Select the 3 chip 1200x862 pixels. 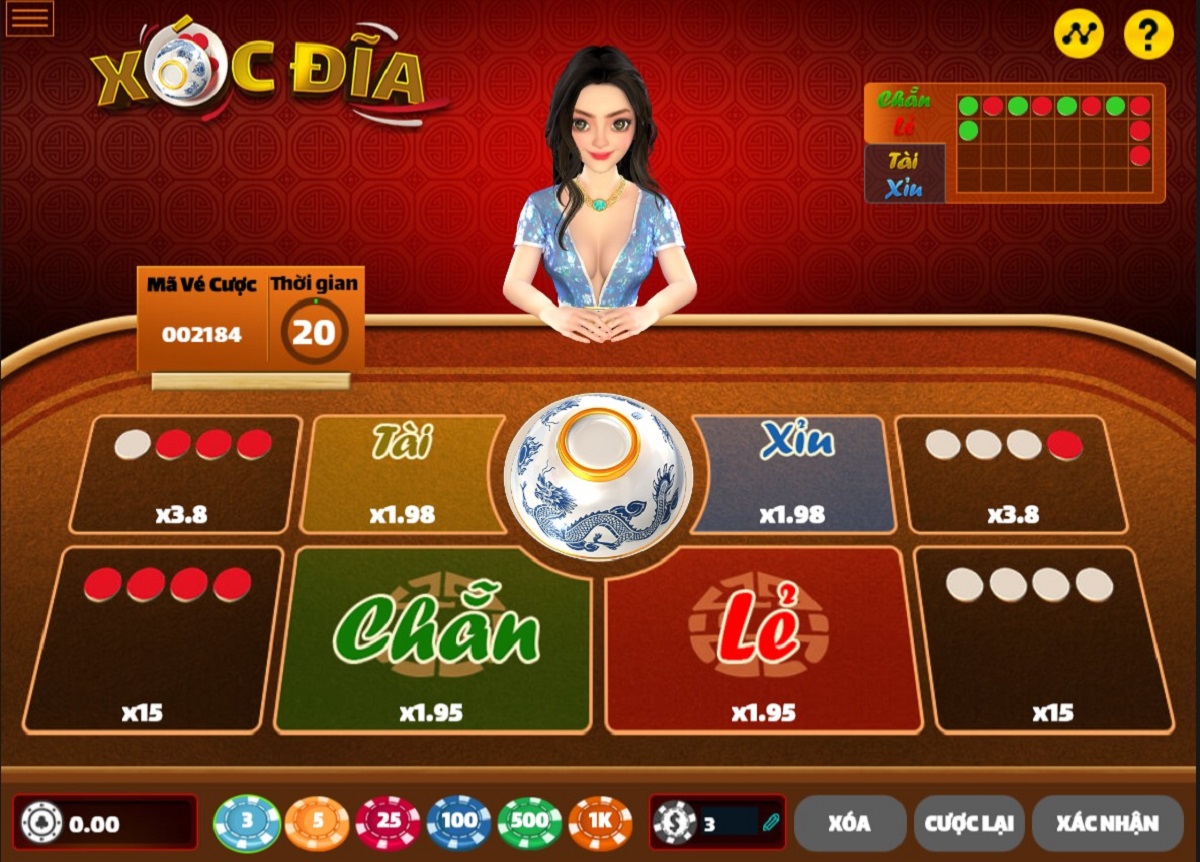coord(247,823)
